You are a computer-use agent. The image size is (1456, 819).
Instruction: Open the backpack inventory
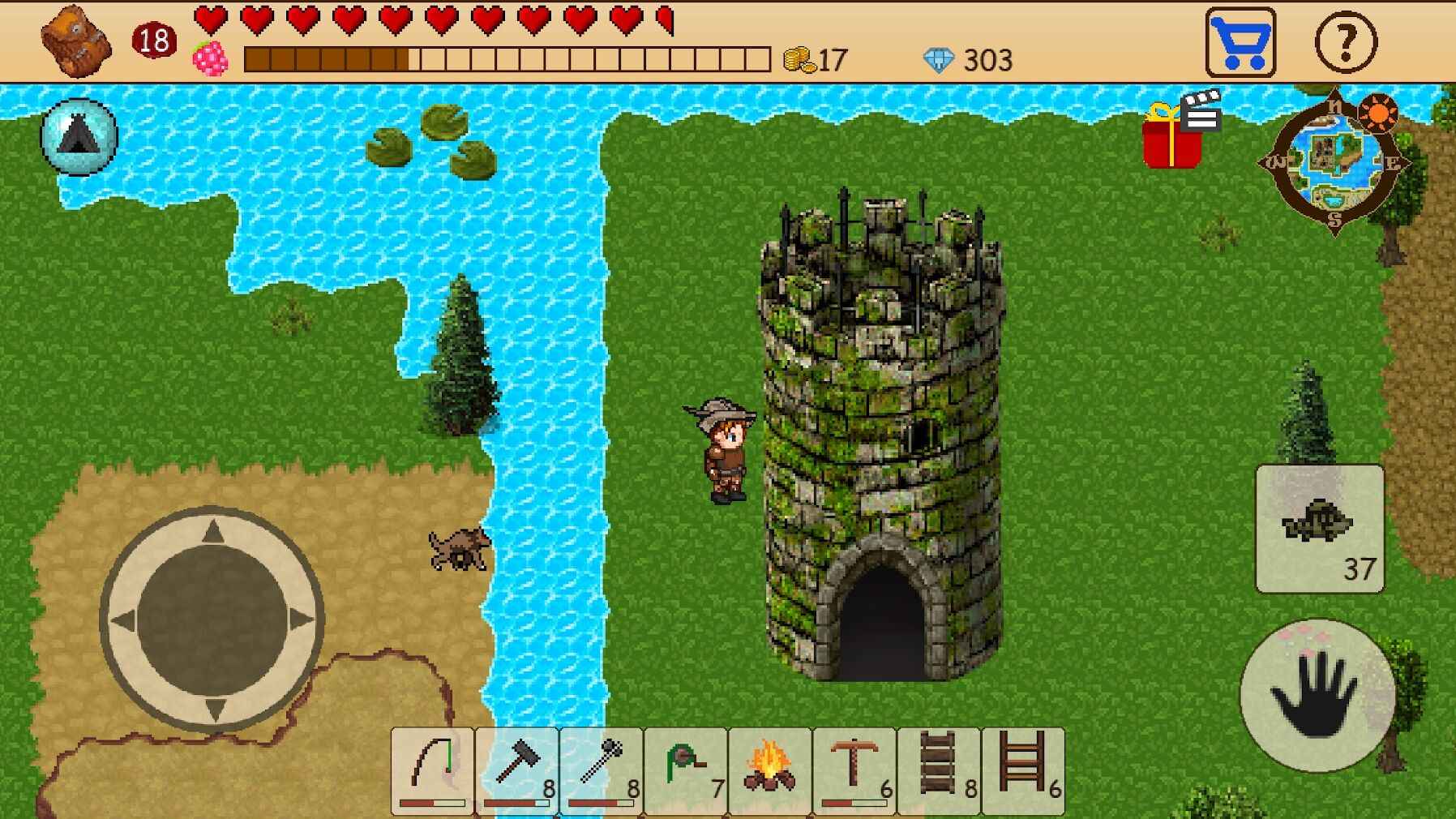tap(75, 39)
